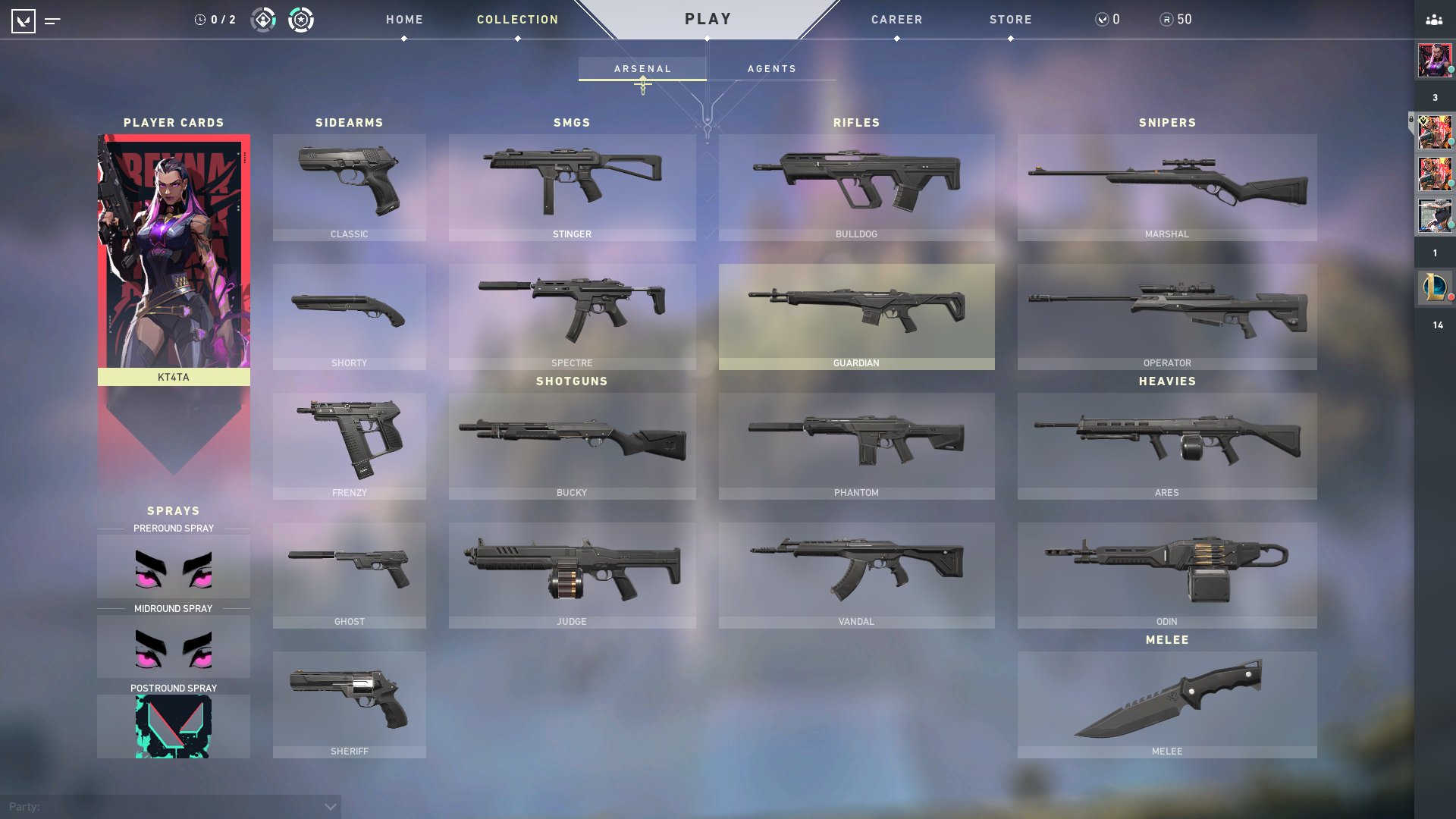The height and width of the screenshot is (819, 1456).
Task: Select the Arsenal tab
Action: 642,68
